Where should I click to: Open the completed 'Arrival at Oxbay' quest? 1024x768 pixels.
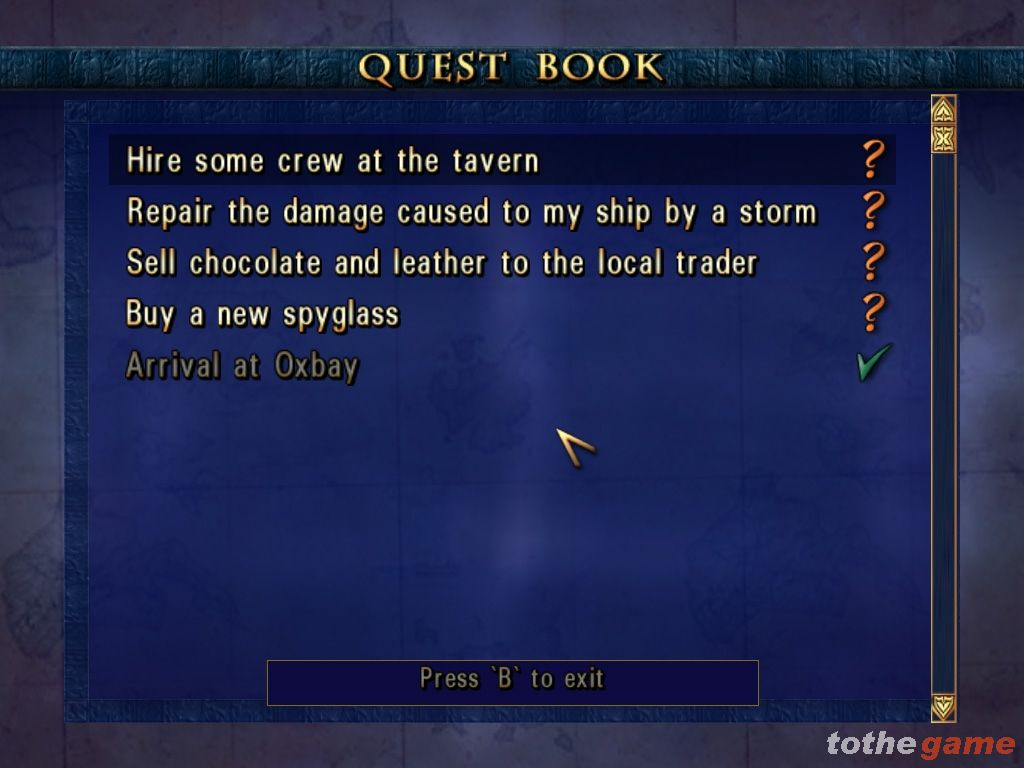(x=241, y=365)
